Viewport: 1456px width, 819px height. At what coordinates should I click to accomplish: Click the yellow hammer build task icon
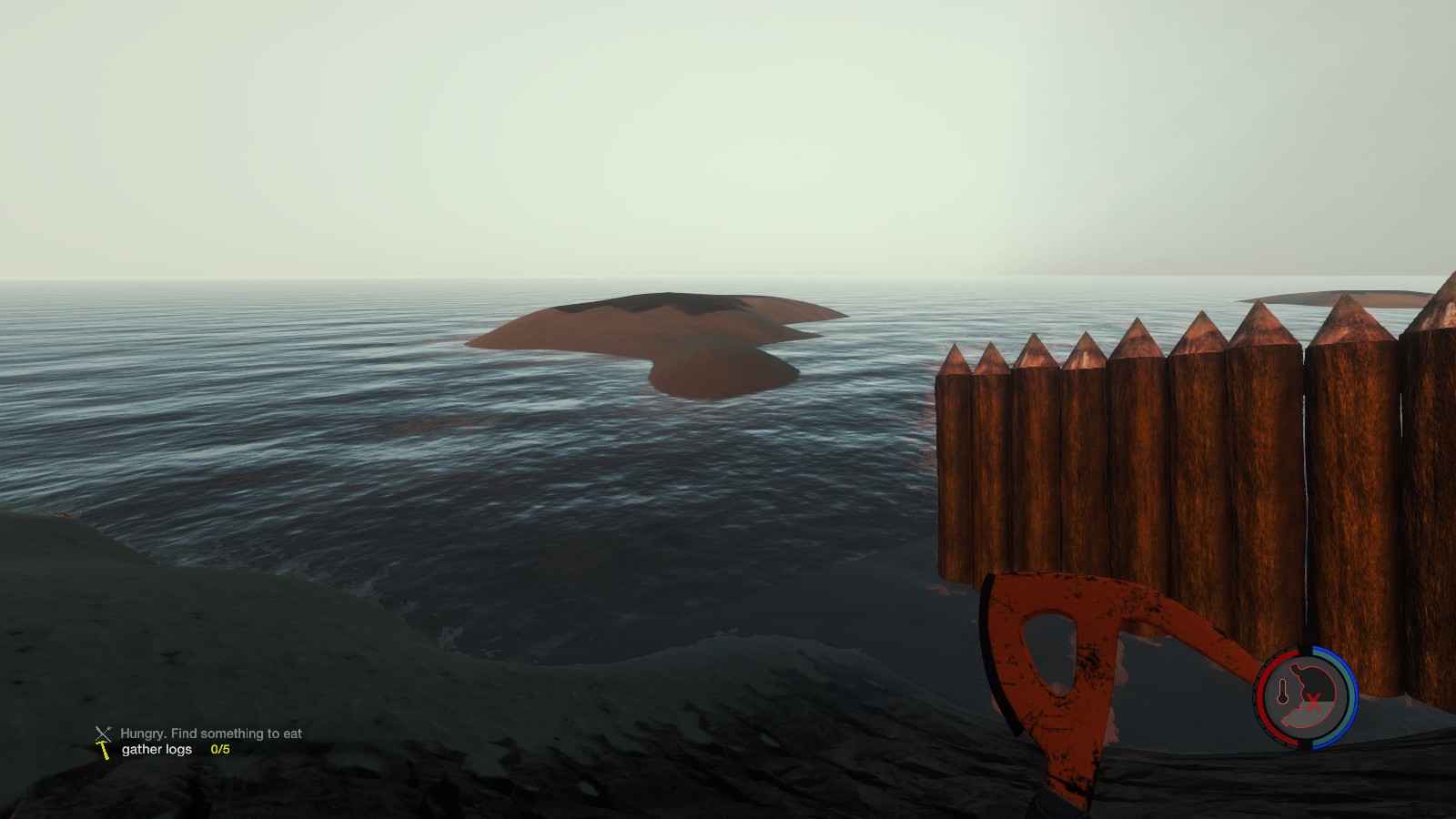104,751
